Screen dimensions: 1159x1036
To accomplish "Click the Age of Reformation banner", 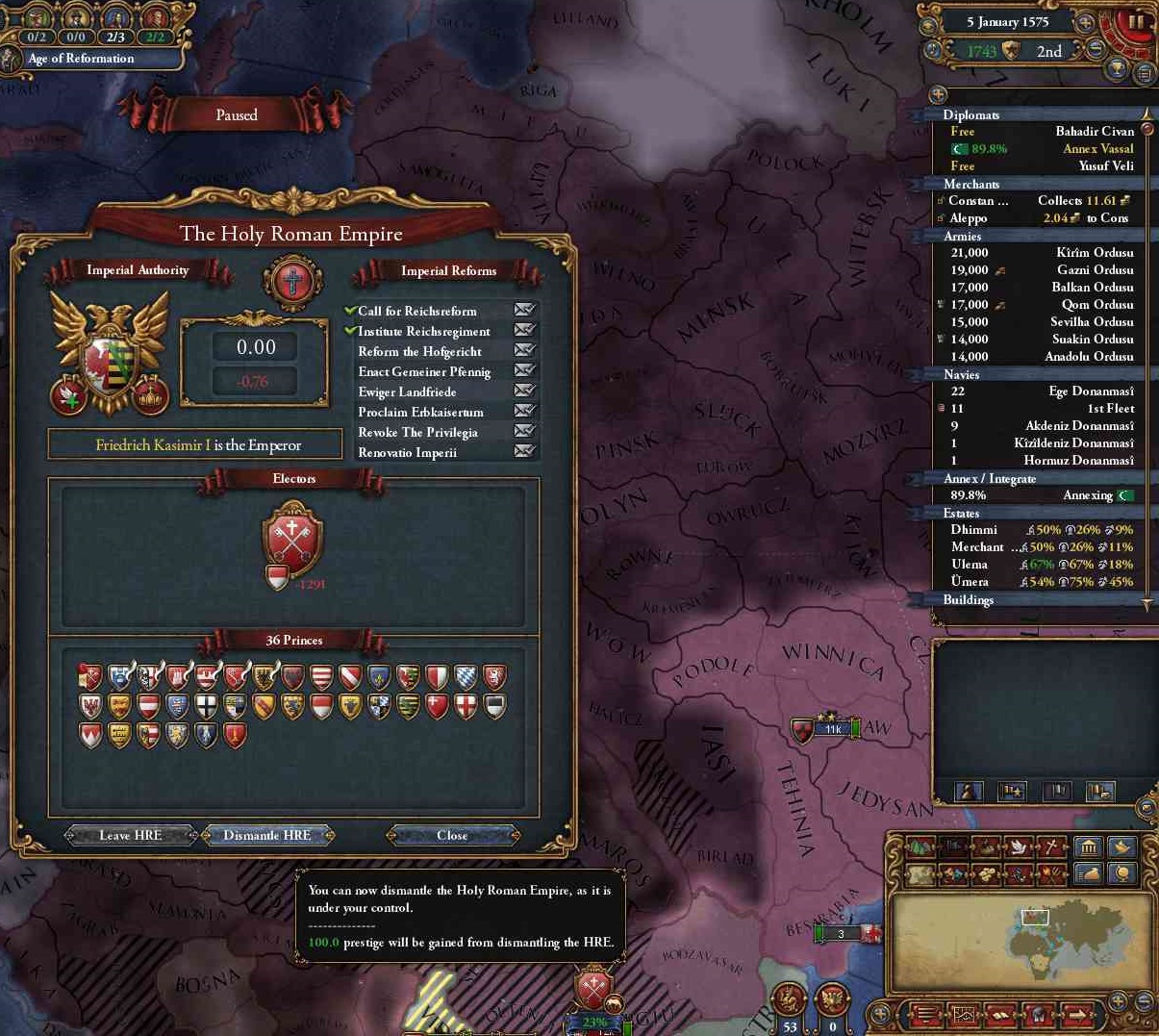I will (x=82, y=59).
